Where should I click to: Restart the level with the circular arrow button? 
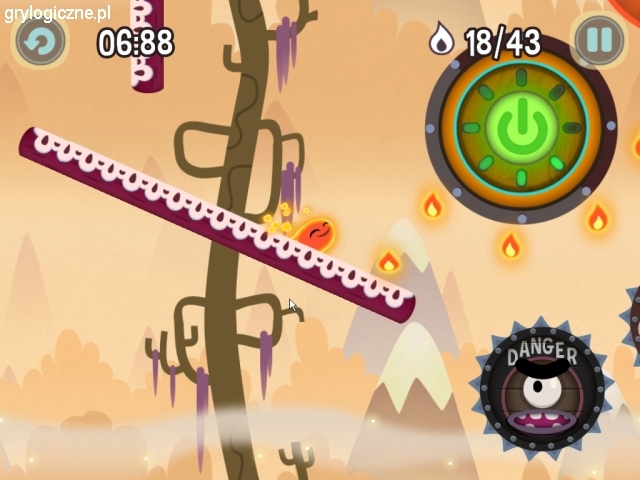(41, 41)
